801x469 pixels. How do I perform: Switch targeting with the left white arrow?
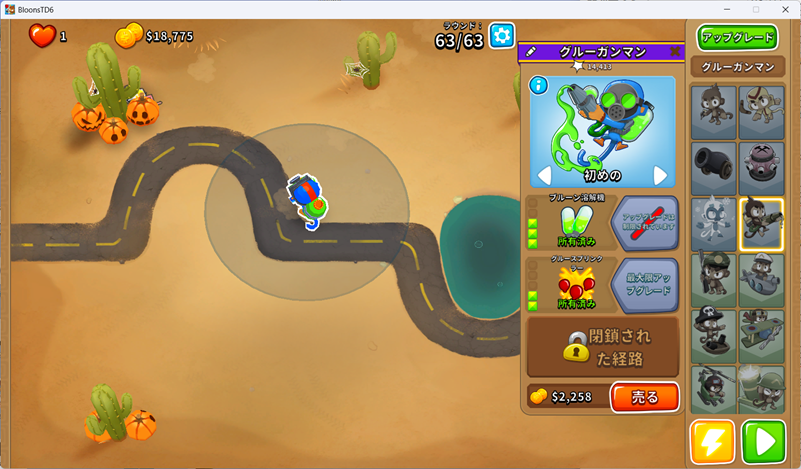pyautogui.click(x=545, y=176)
